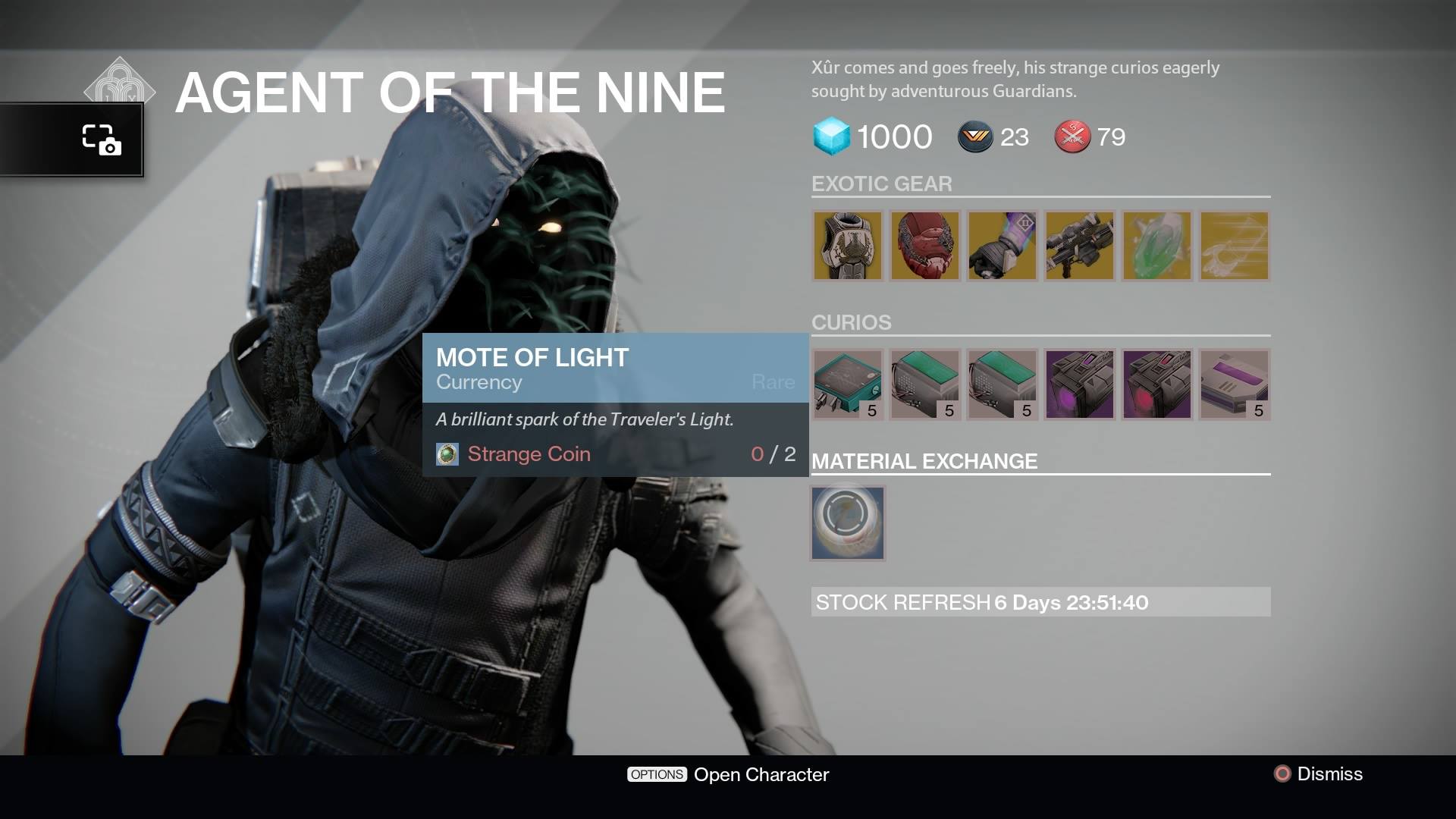This screenshot has width=1456, height=819.
Task: Select the exotic chest armor in Exotic Gear
Action: [848, 245]
